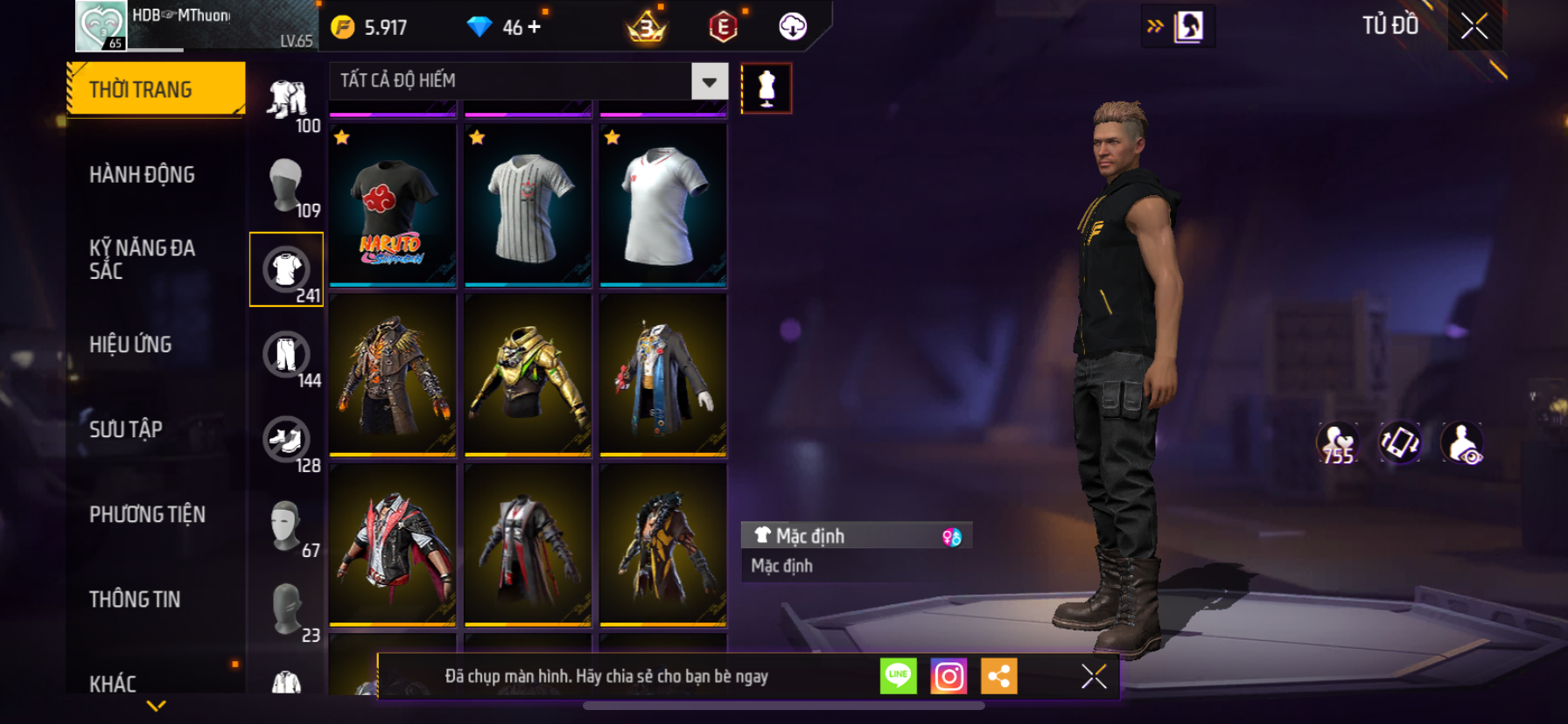The image size is (1568, 724).
Task: Share screenshot via LINE
Action: click(898, 676)
